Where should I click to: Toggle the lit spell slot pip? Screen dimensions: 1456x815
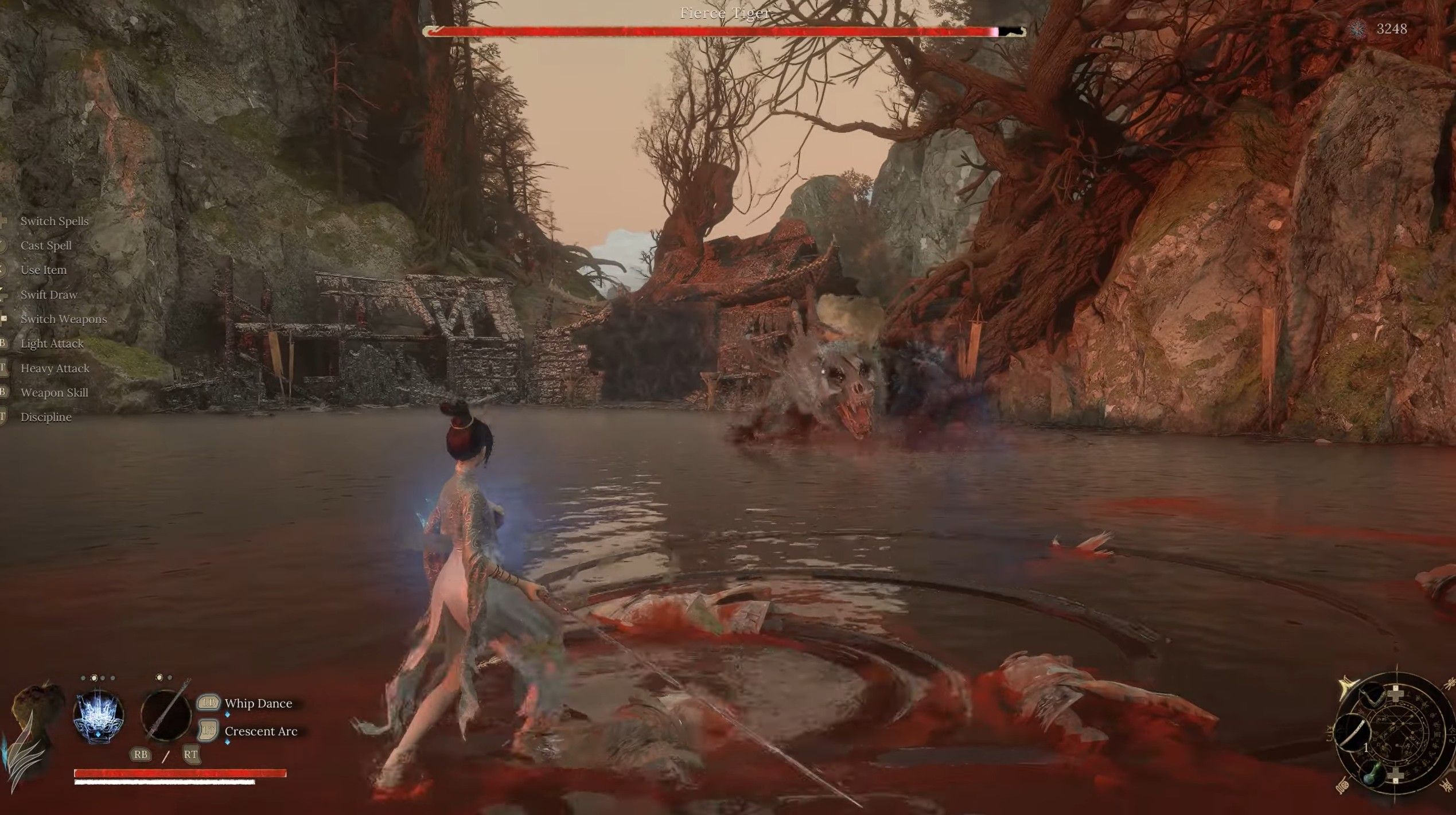click(x=95, y=677)
